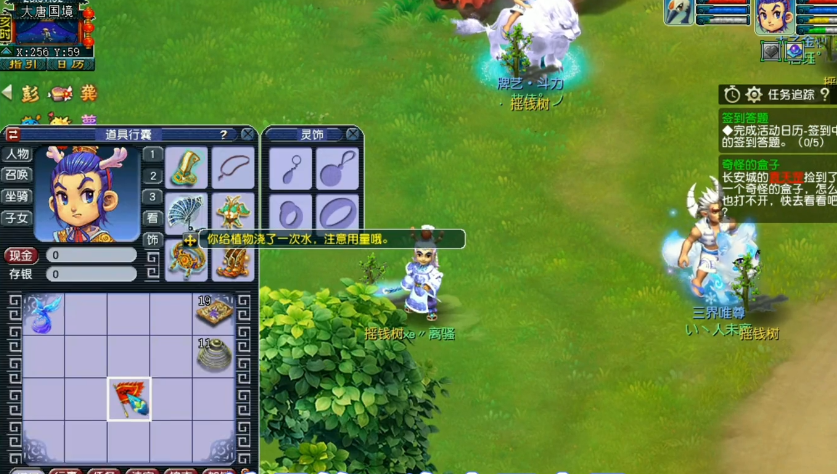The width and height of the screenshot is (837, 474).
Task: Open the 指引 guide button
Action: pyautogui.click(x=22, y=64)
